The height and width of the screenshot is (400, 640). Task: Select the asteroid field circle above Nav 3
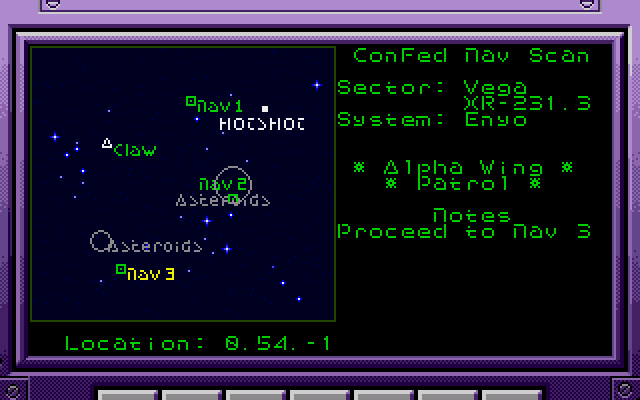pos(100,241)
